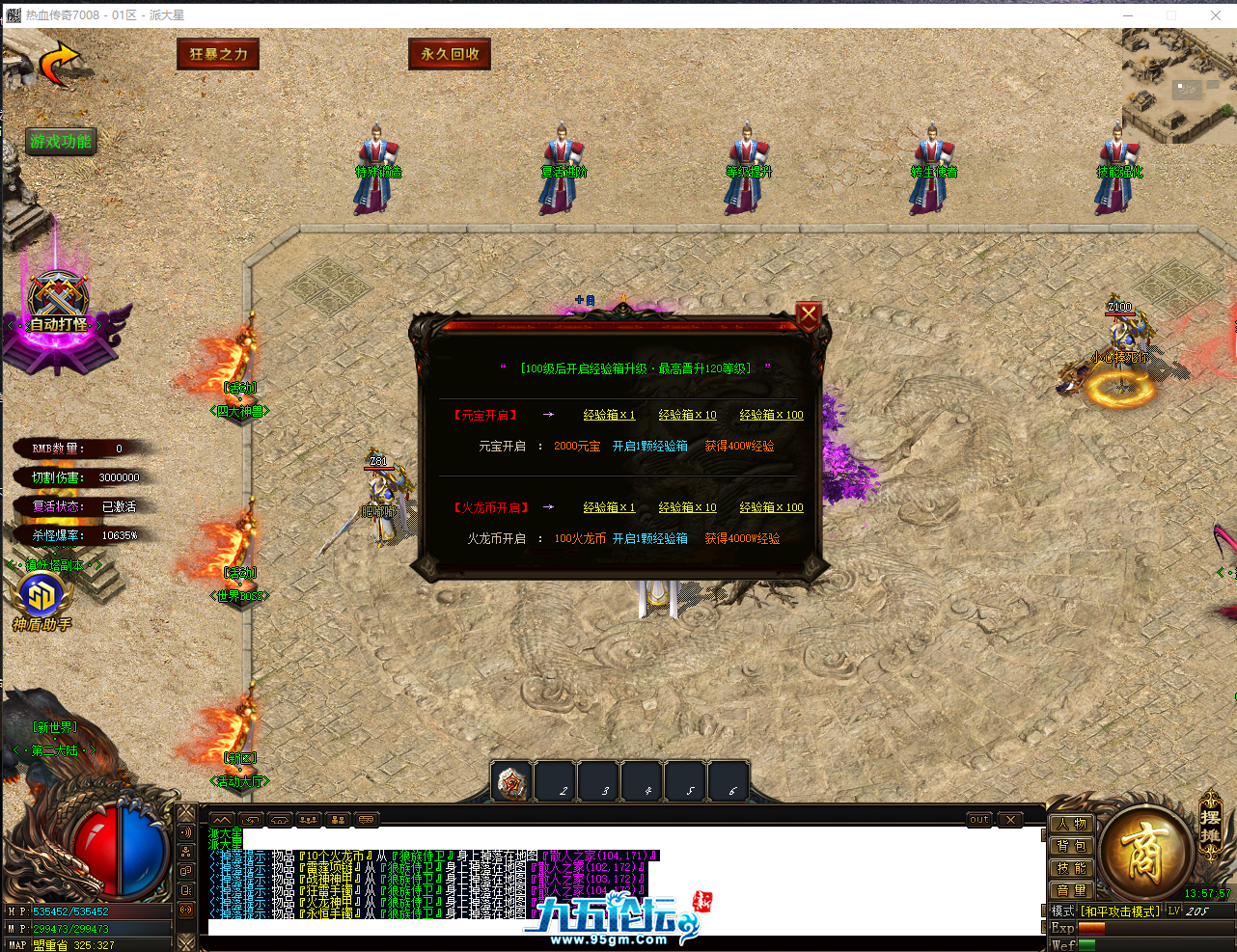Open 经验箱×100 under 元宝开启

[770, 415]
